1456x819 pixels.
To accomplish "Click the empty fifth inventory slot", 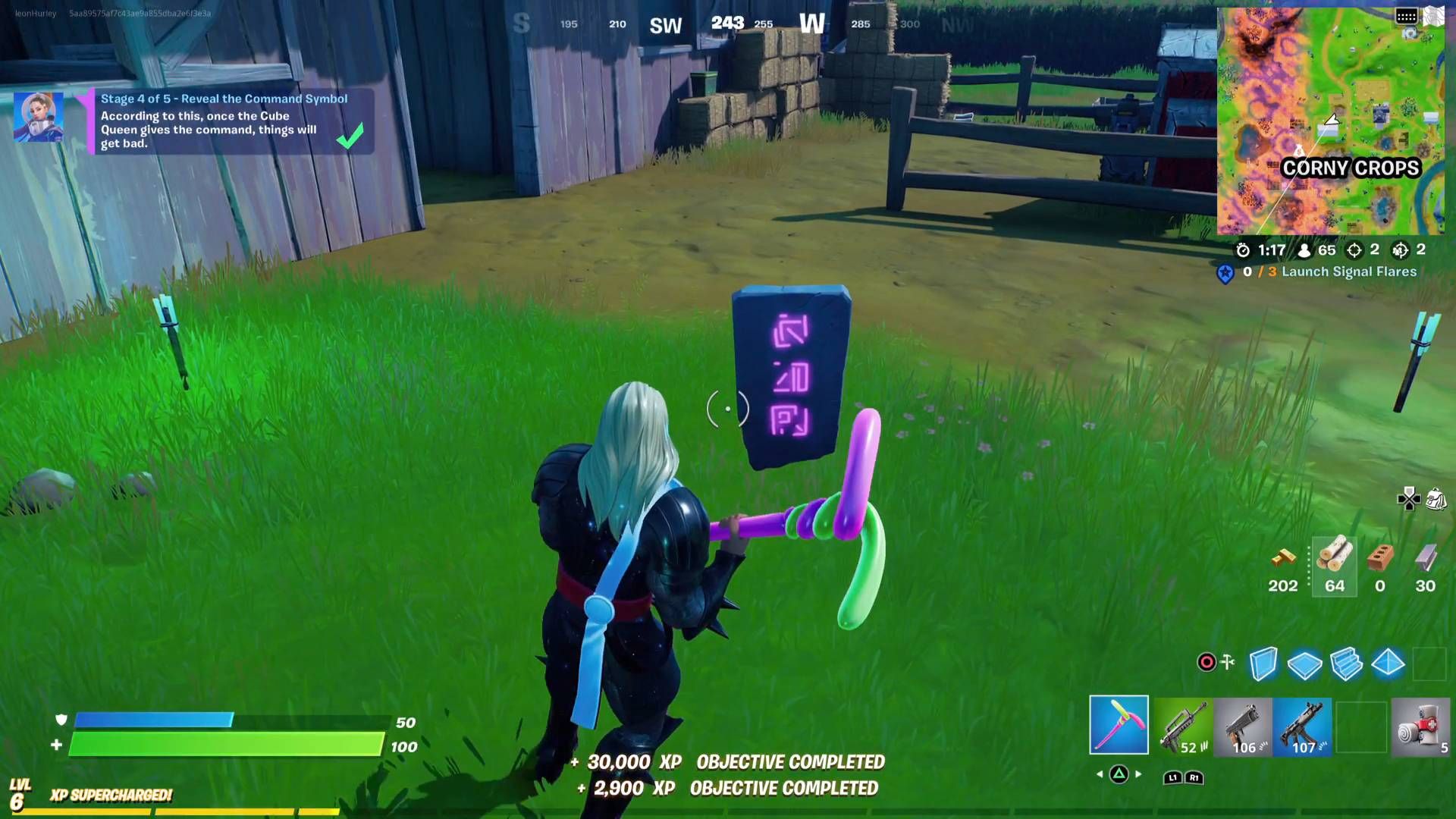I will tap(1365, 726).
